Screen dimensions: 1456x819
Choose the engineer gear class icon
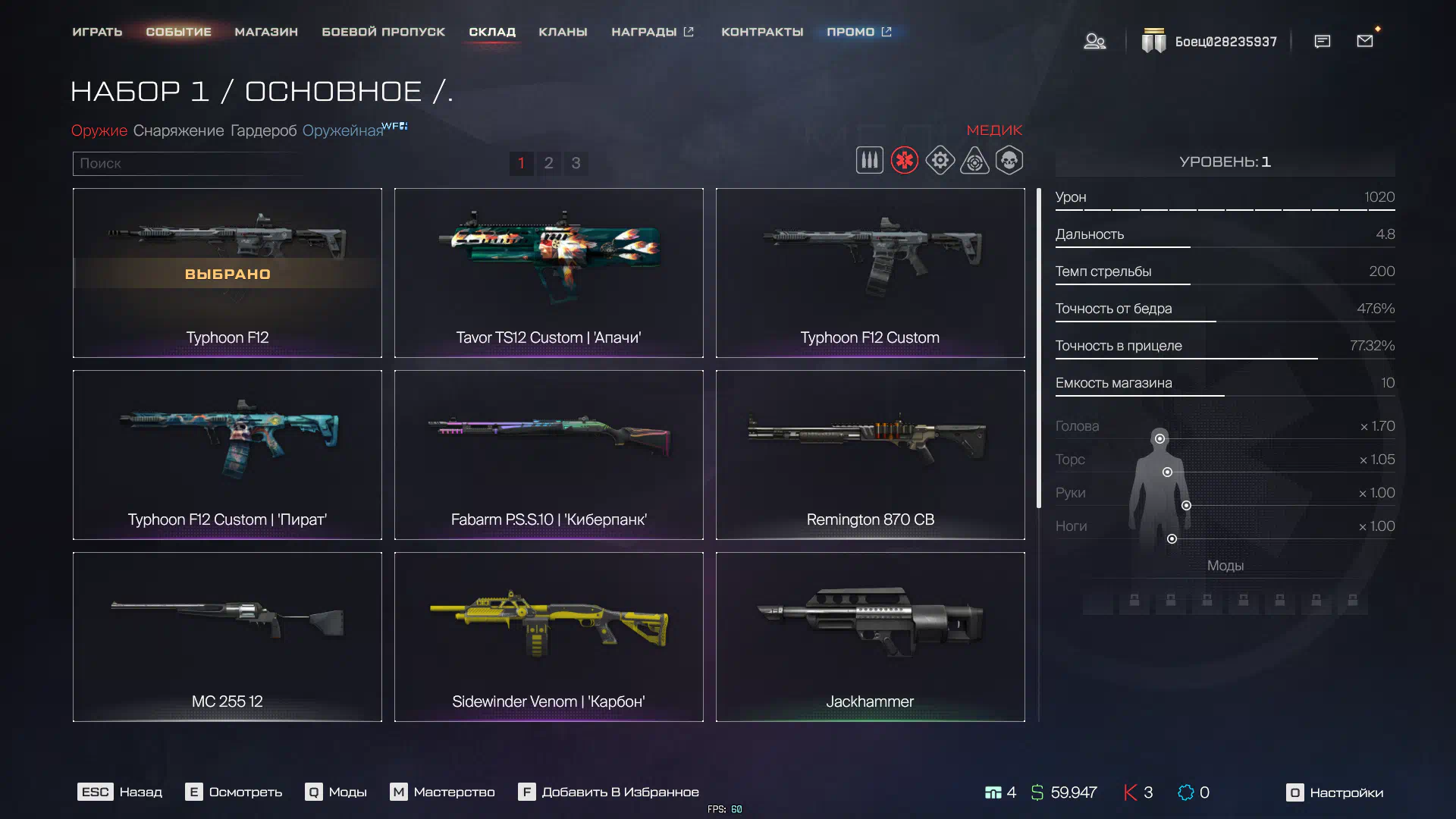click(940, 161)
